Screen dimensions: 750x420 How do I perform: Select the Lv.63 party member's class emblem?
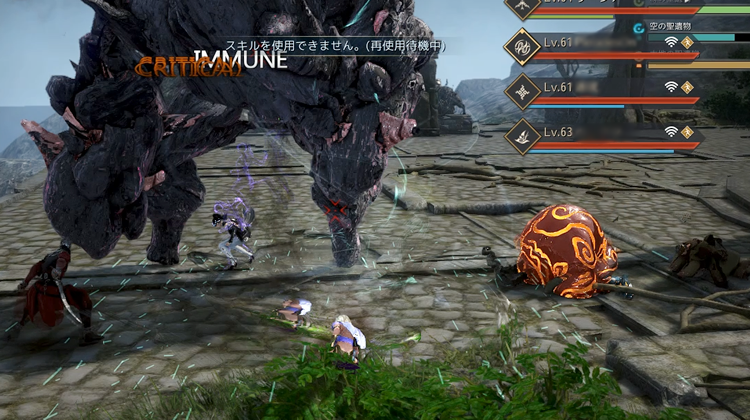[x=524, y=135]
